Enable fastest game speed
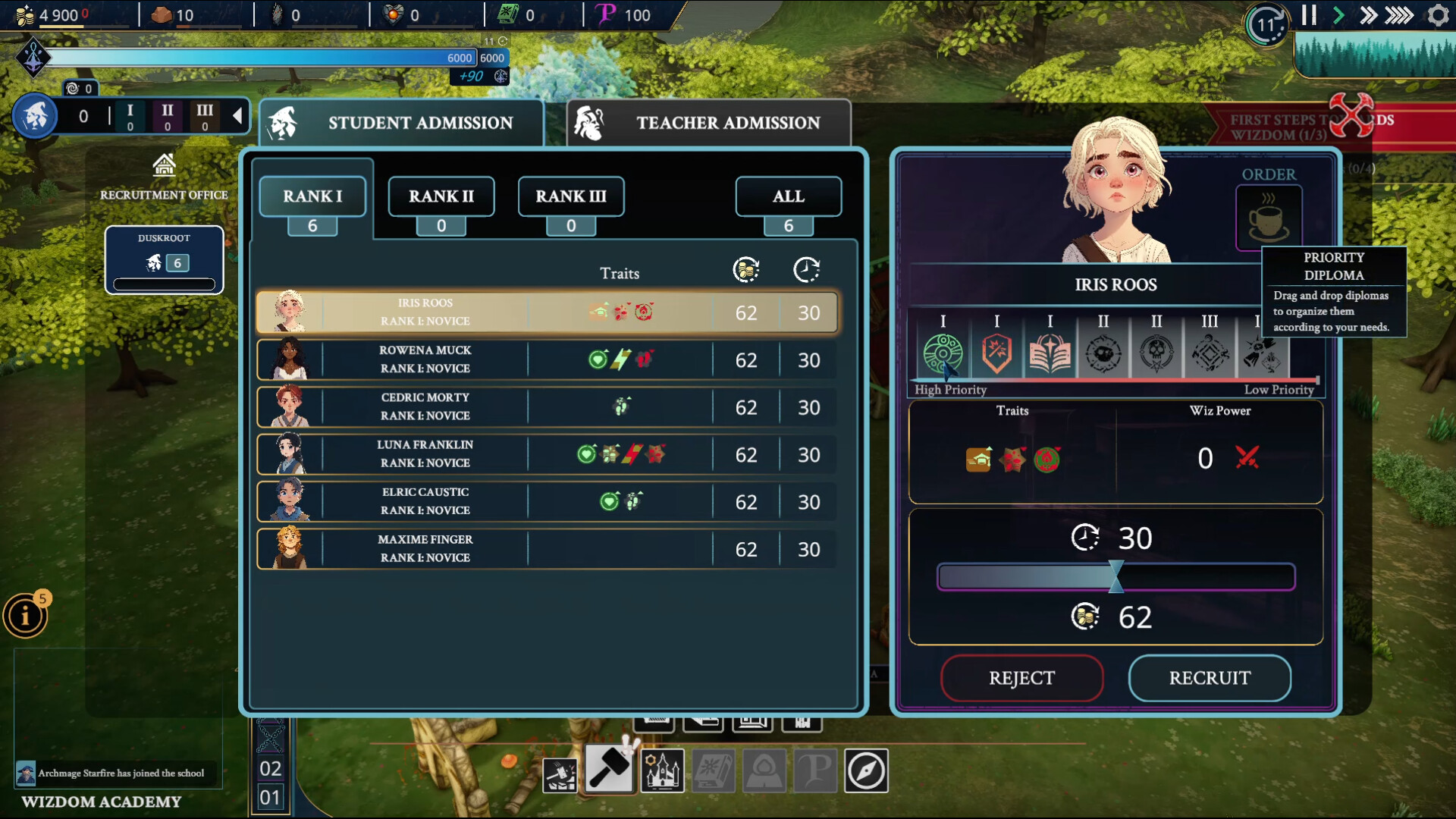Viewport: 1456px width, 819px height. (x=1400, y=14)
